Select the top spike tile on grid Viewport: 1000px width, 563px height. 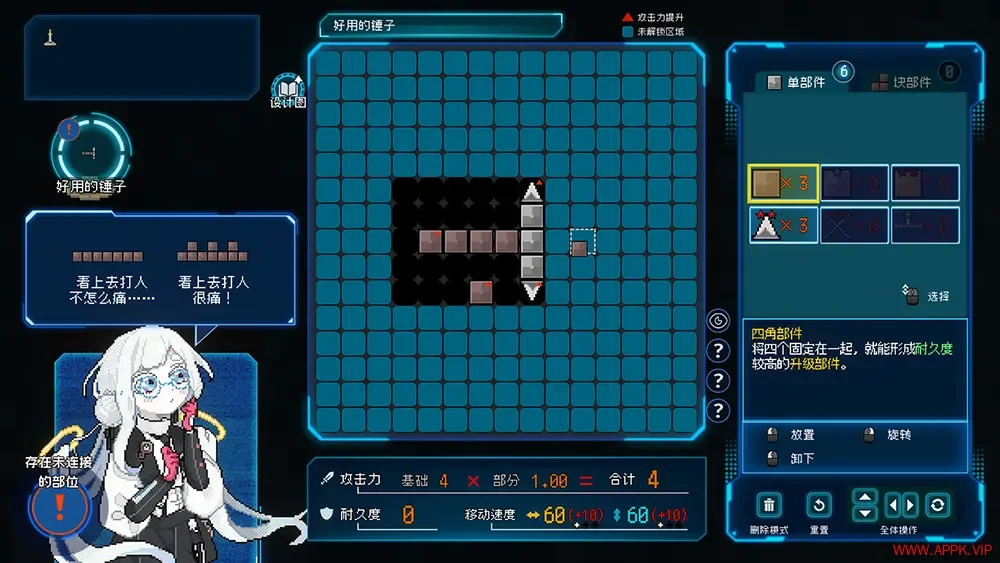(533, 190)
